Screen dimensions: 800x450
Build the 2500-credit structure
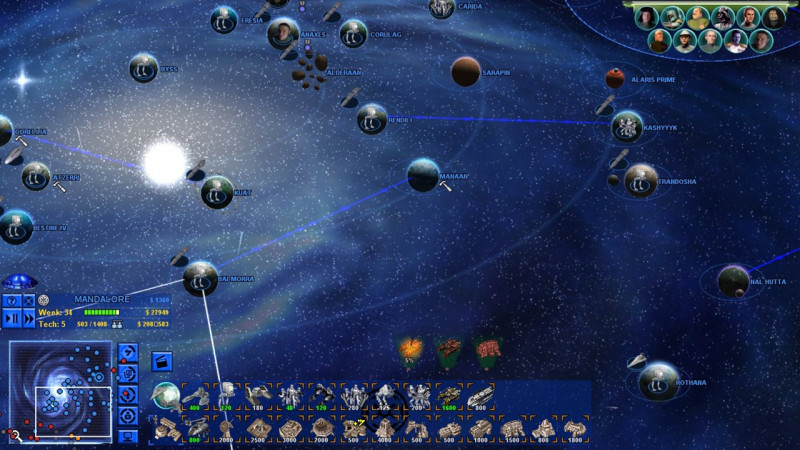(x=259, y=430)
